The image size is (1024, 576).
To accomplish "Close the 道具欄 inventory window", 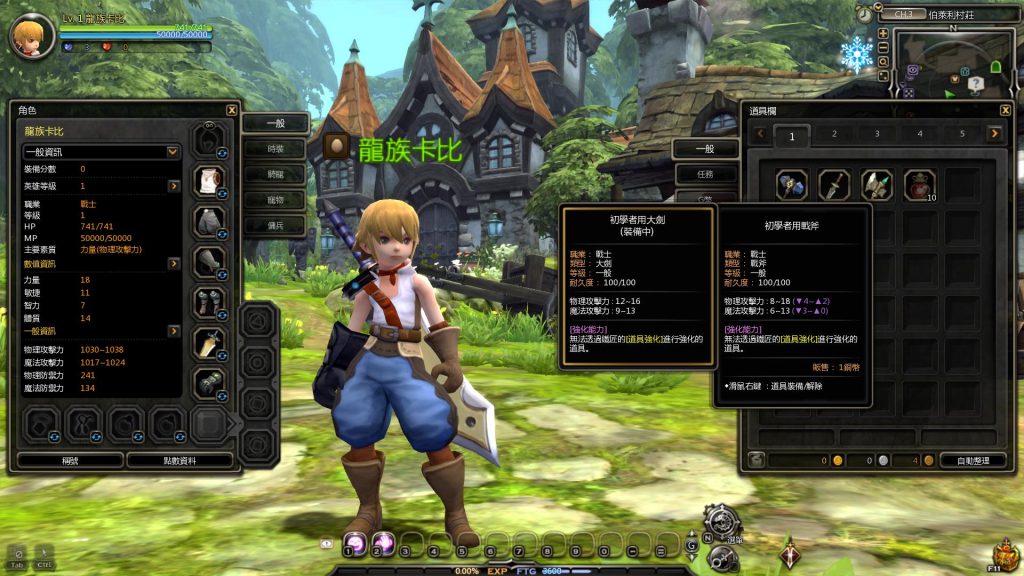I will (x=1005, y=110).
